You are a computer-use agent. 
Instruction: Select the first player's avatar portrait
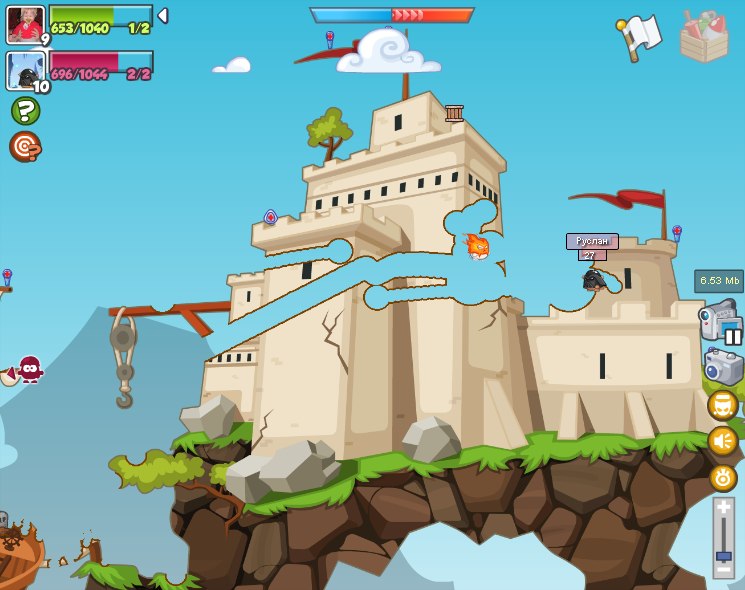(25, 24)
